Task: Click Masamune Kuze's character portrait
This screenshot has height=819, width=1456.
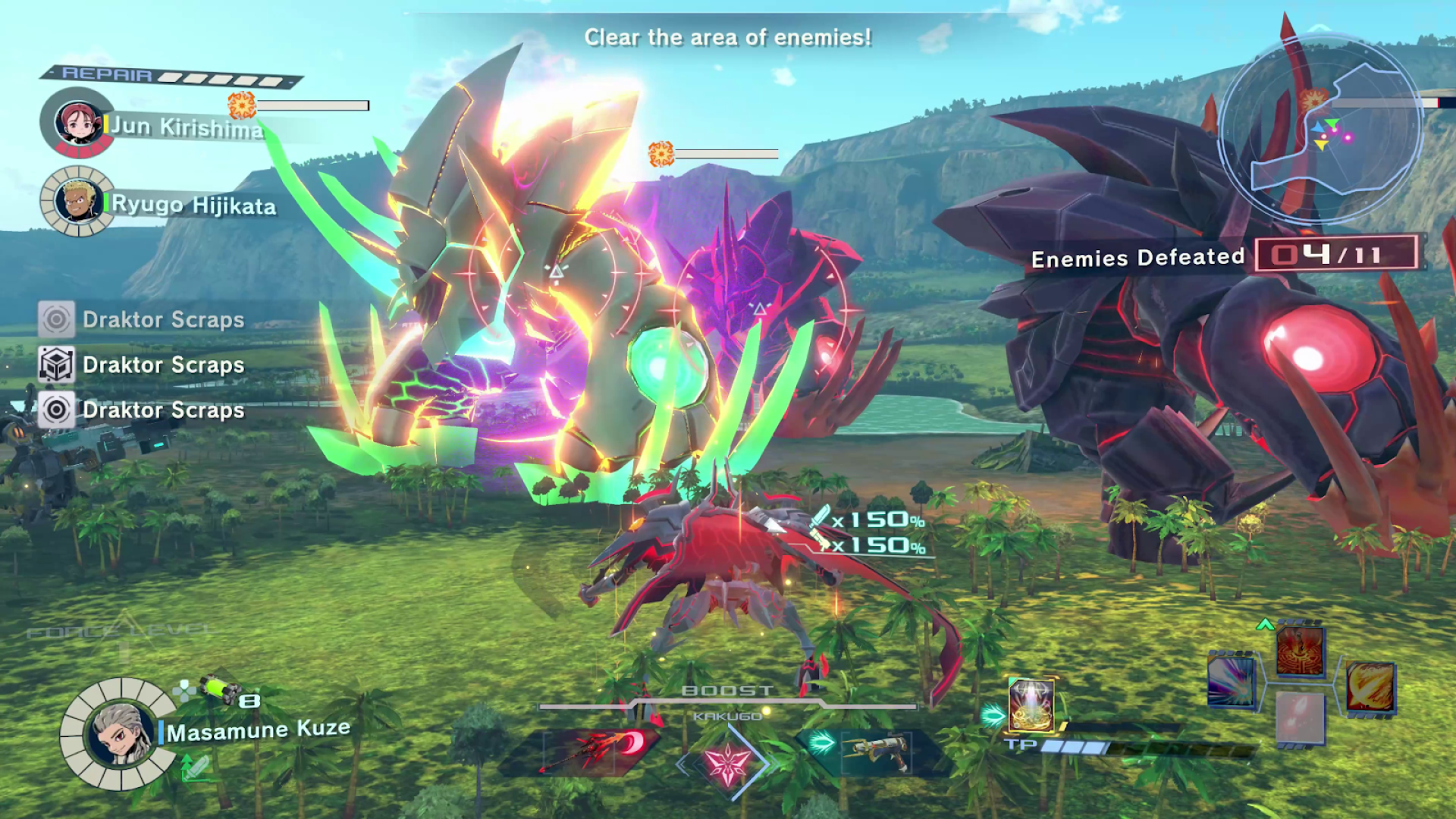Action: click(120, 733)
